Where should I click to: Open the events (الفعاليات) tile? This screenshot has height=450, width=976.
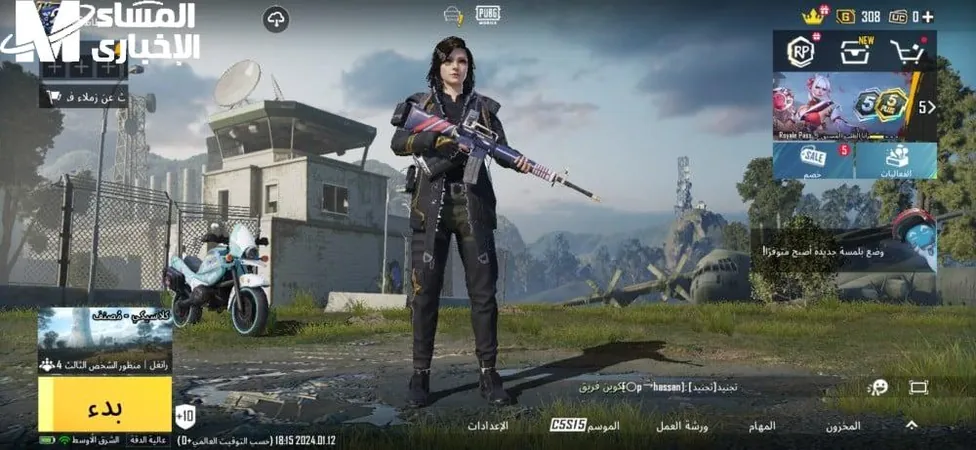click(x=896, y=160)
